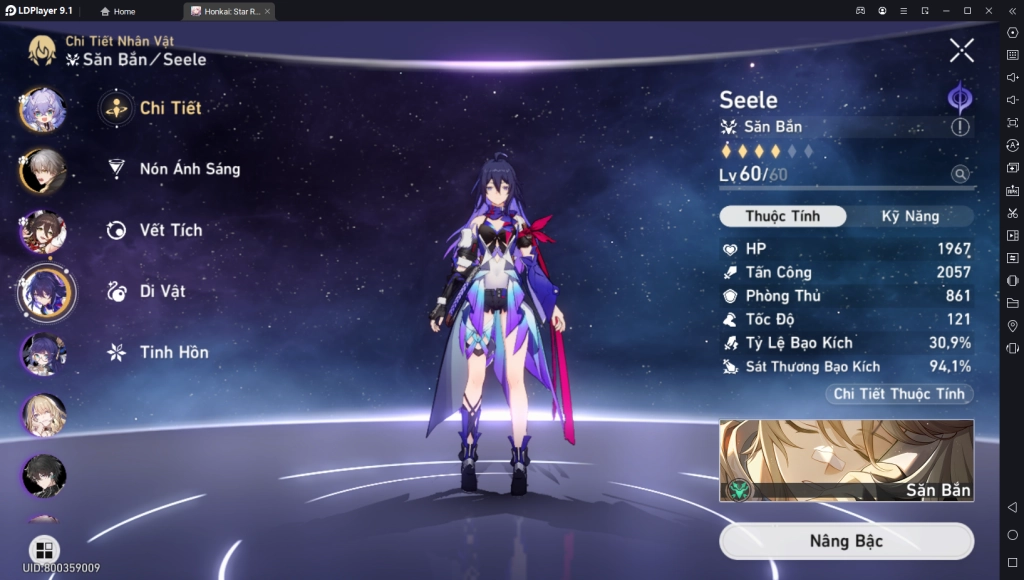Open Chi Tiết Thuộc Tính stat details
Viewport: 1024px width, 580px height.
(x=899, y=394)
